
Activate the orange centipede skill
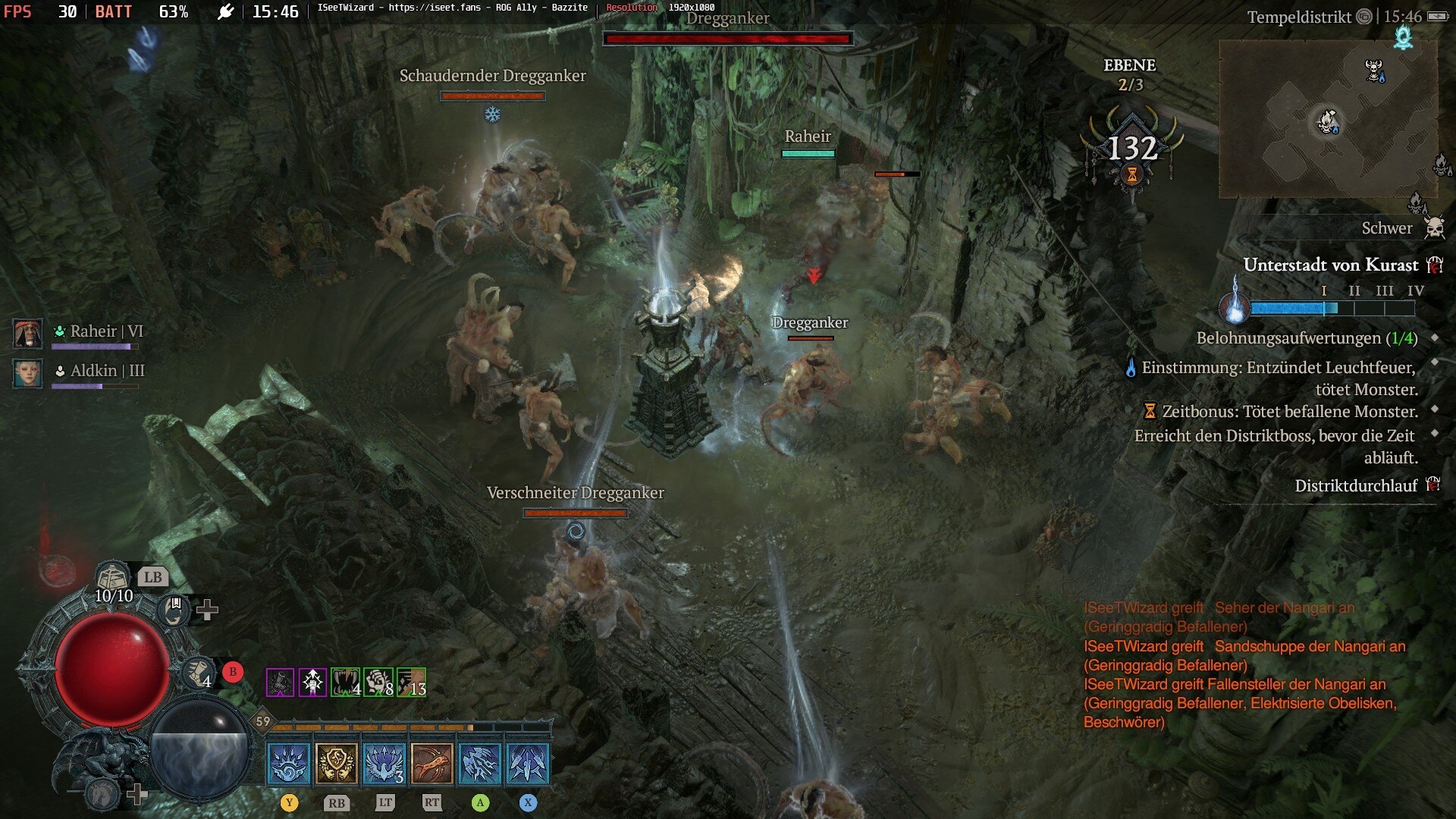click(432, 763)
